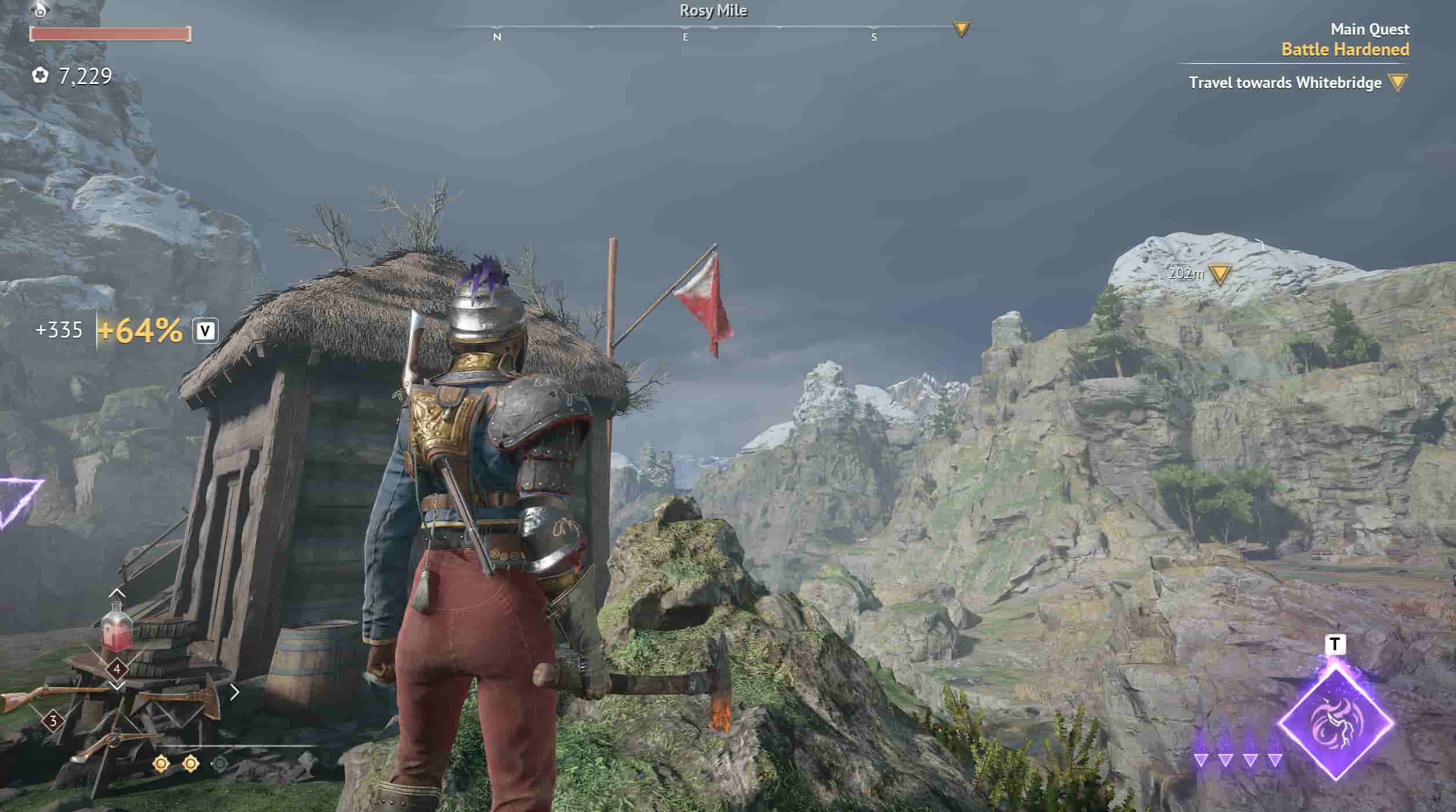
Task: Open the Battle Hardened main quest tracker
Action: [x=1345, y=49]
